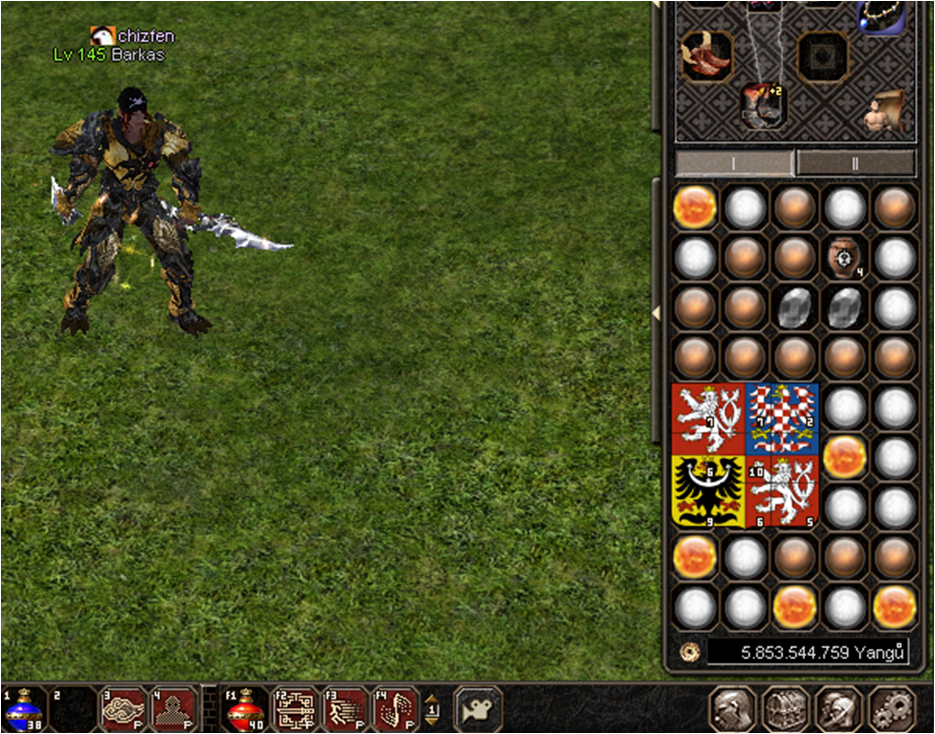Click the equipped +2 shoes item
The image size is (935, 734).
click(x=764, y=105)
